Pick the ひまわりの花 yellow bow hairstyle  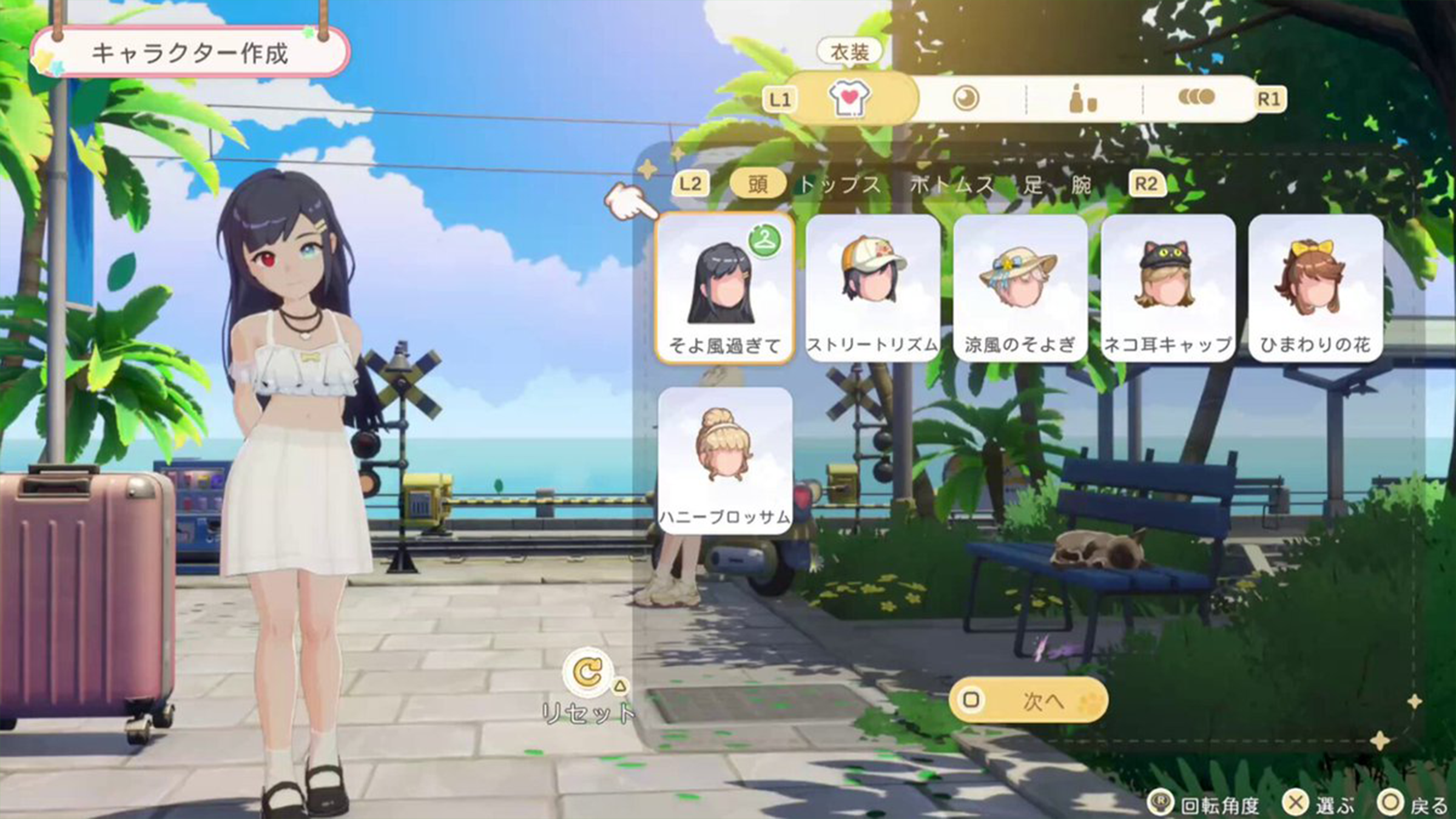1315,289
